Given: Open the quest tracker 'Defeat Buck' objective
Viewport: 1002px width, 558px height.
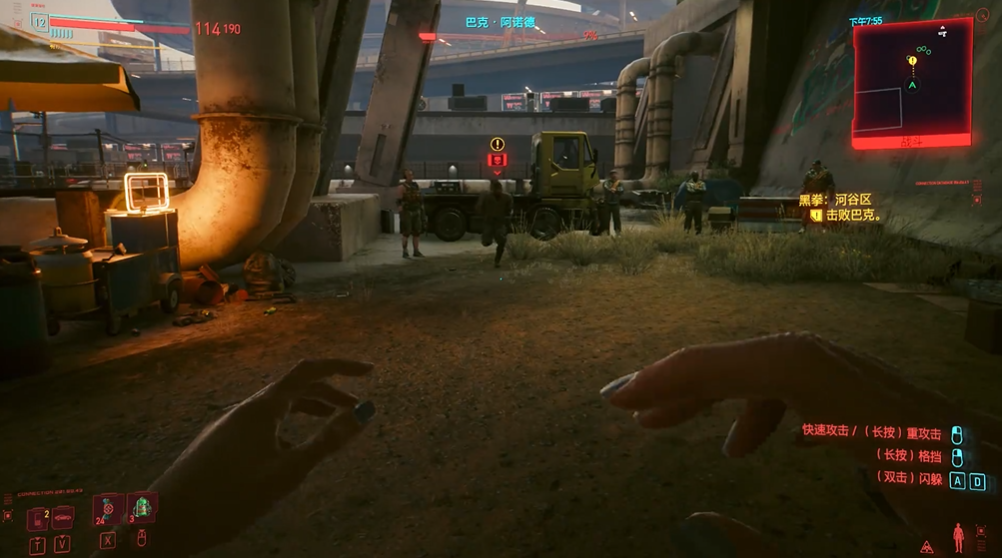Looking at the screenshot, I should [x=850, y=215].
